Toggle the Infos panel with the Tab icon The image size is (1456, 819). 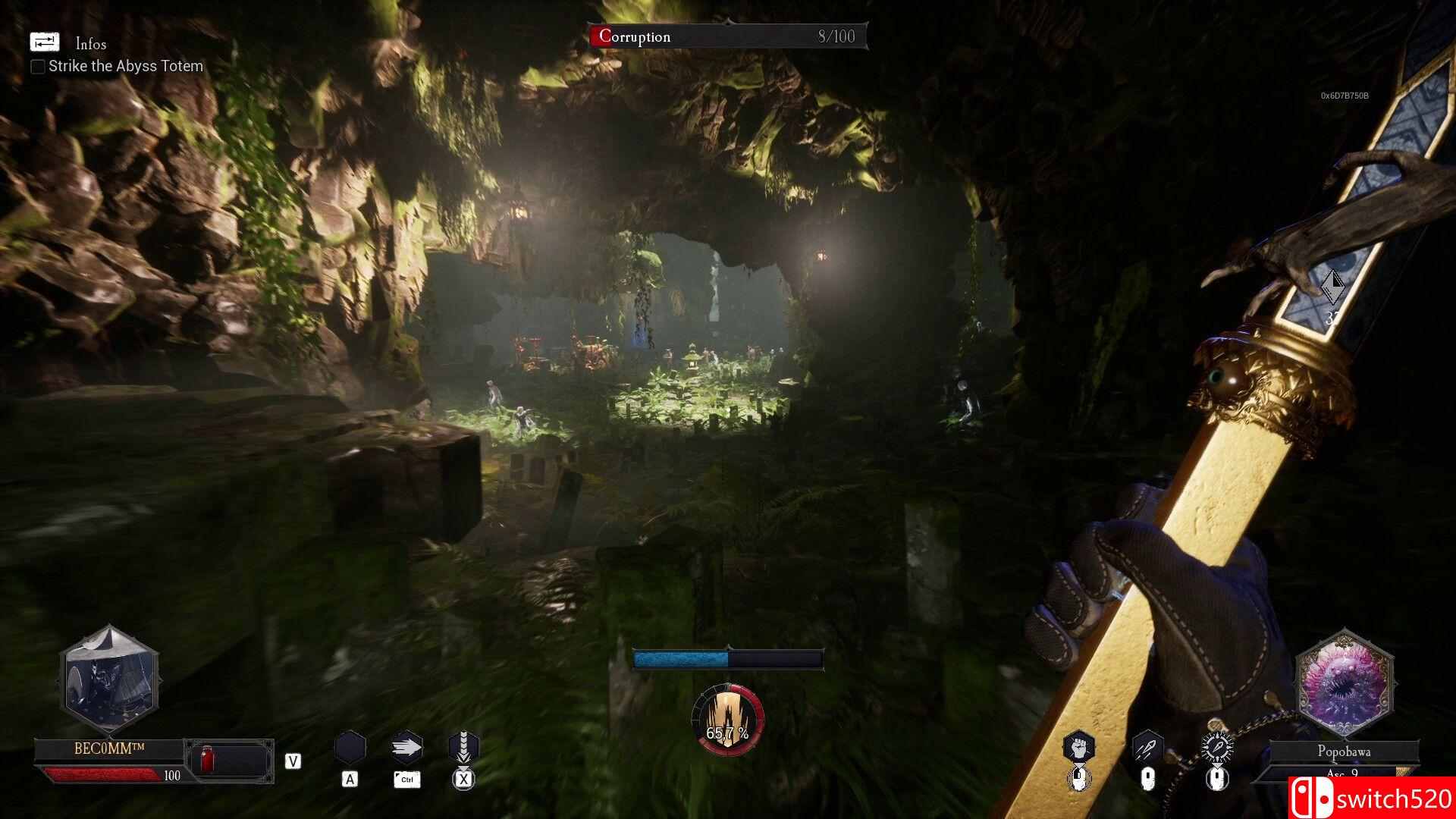[x=45, y=42]
